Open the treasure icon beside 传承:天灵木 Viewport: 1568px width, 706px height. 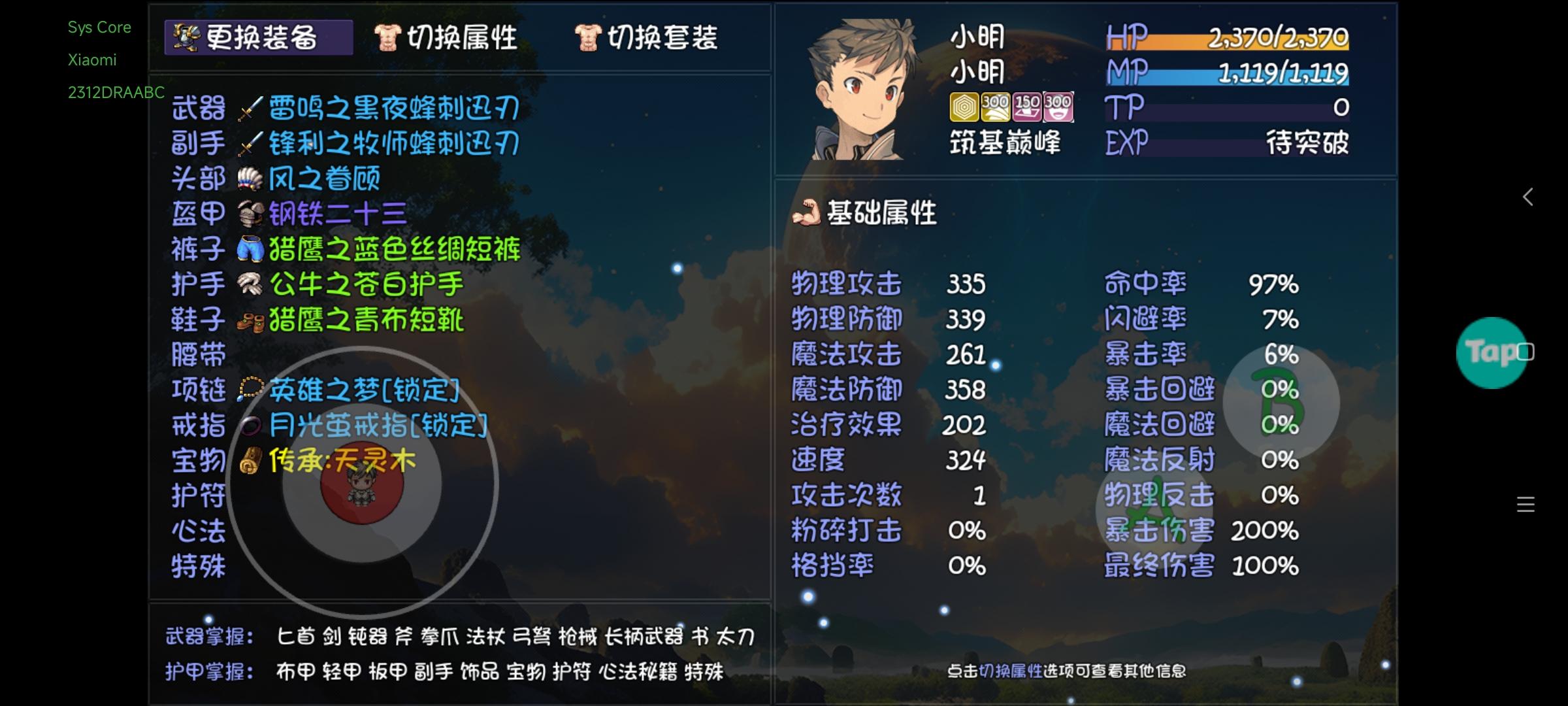coord(250,462)
